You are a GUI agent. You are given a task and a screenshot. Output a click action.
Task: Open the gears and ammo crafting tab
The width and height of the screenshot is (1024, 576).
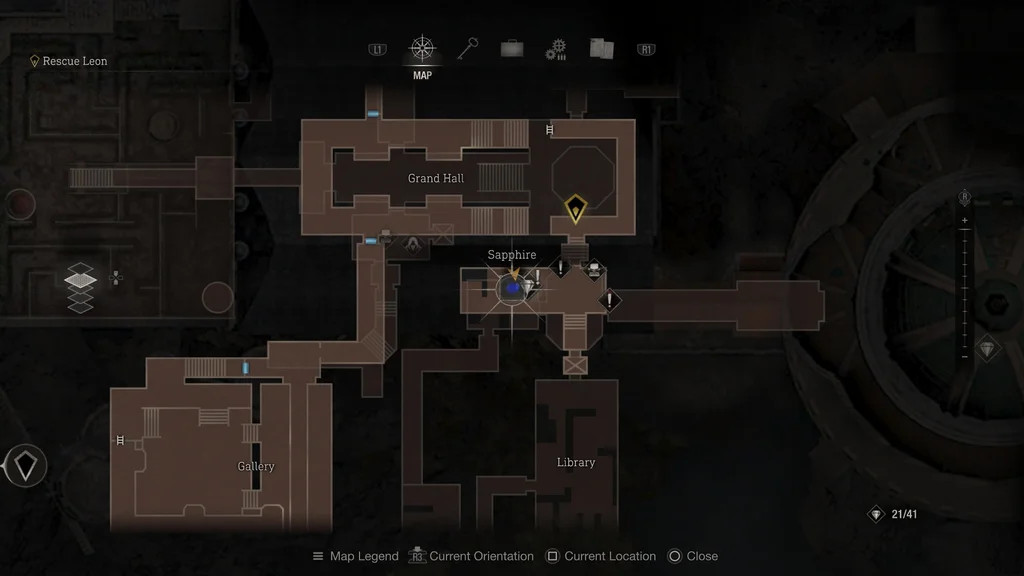click(556, 50)
